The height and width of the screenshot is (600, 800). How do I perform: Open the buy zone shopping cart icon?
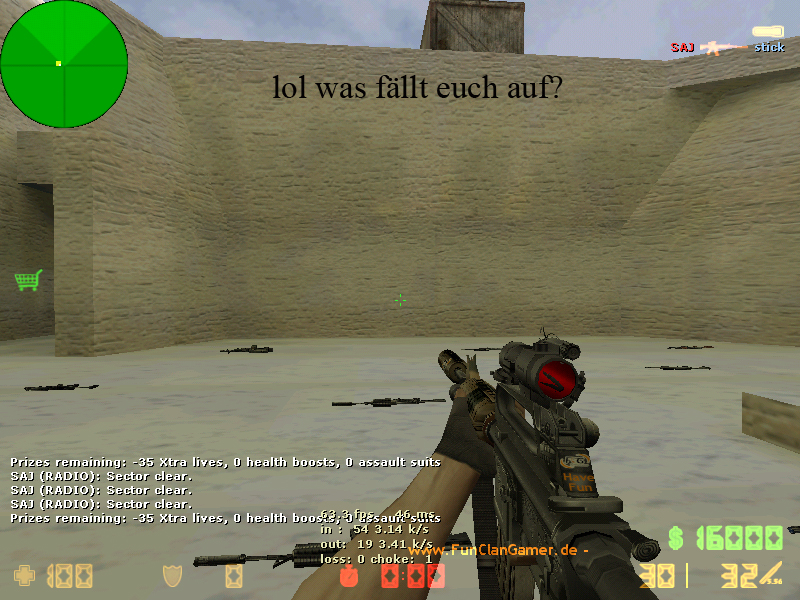coord(28,280)
